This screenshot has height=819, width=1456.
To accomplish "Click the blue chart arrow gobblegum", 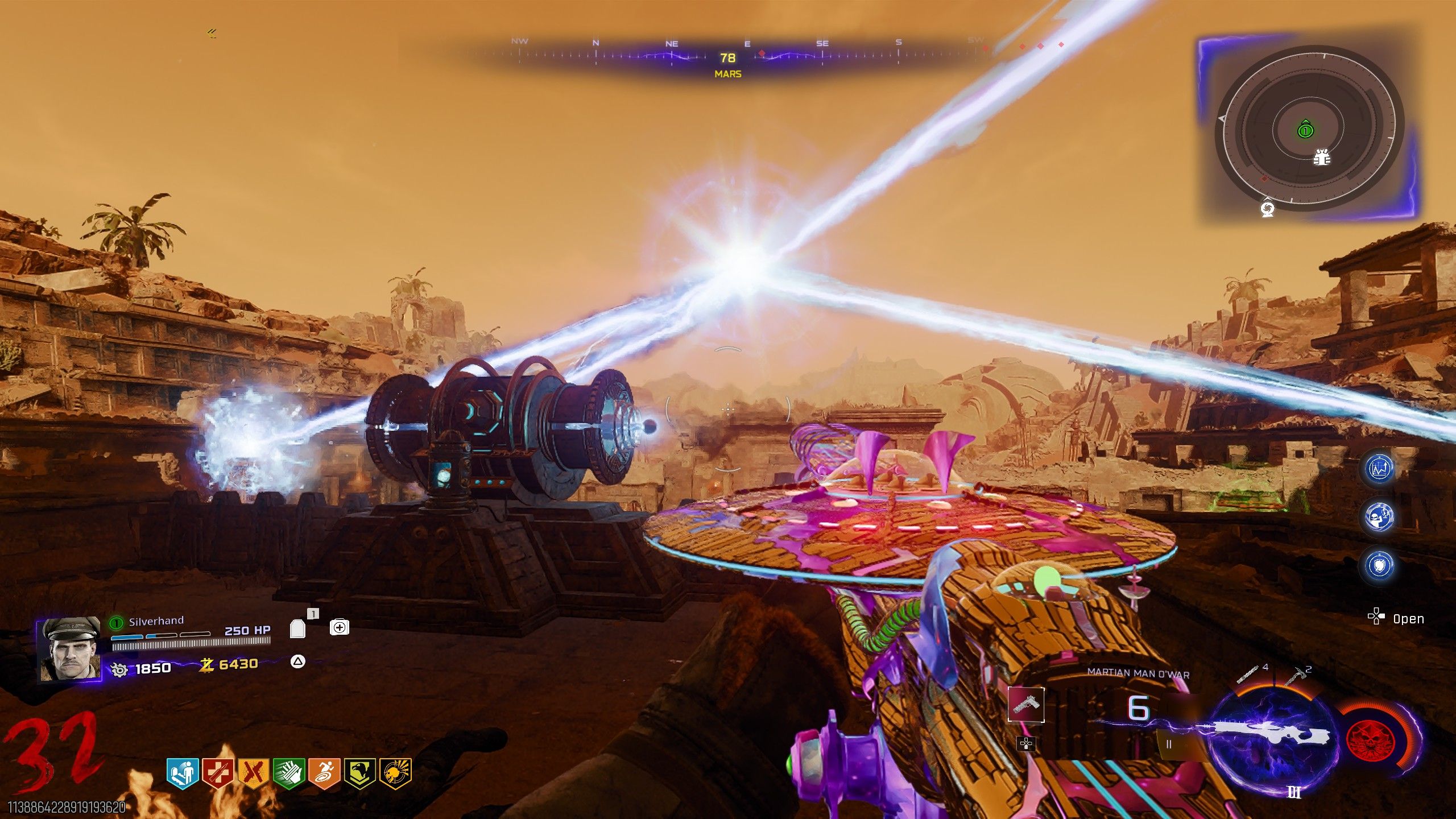I will (x=1380, y=469).
